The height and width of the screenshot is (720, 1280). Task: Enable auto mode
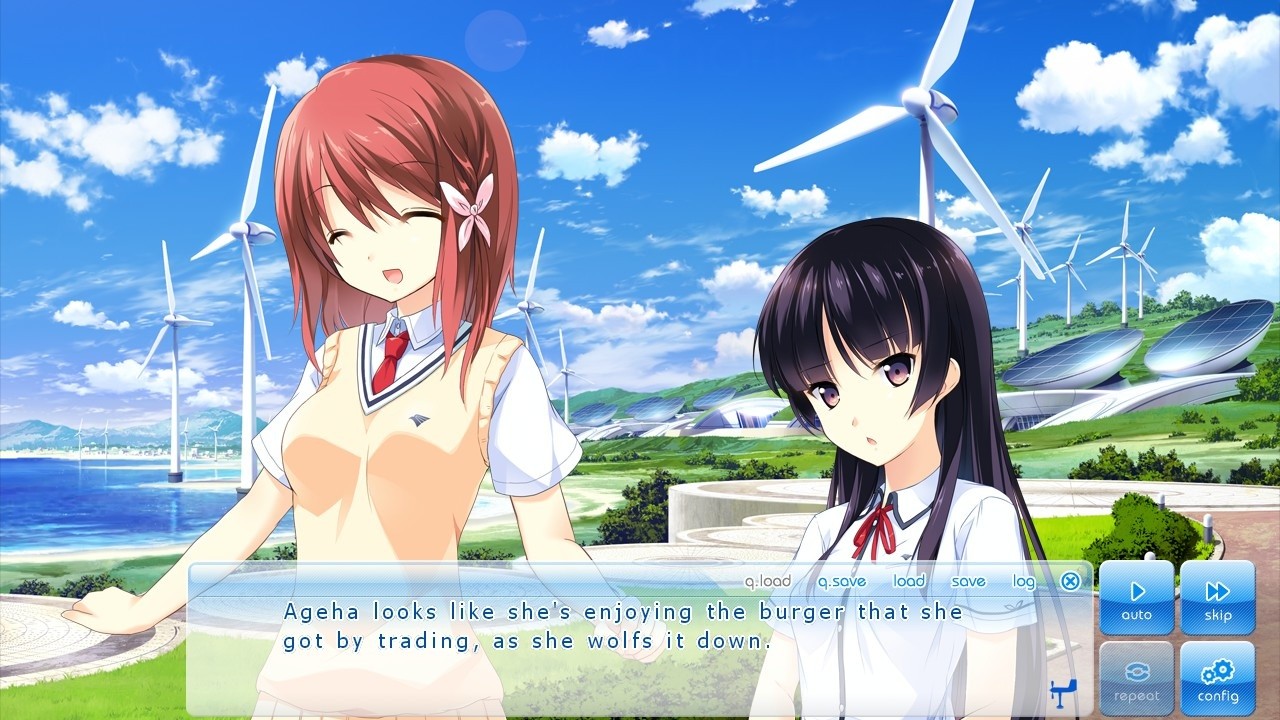pyautogui.click(x=1137, y=598)
